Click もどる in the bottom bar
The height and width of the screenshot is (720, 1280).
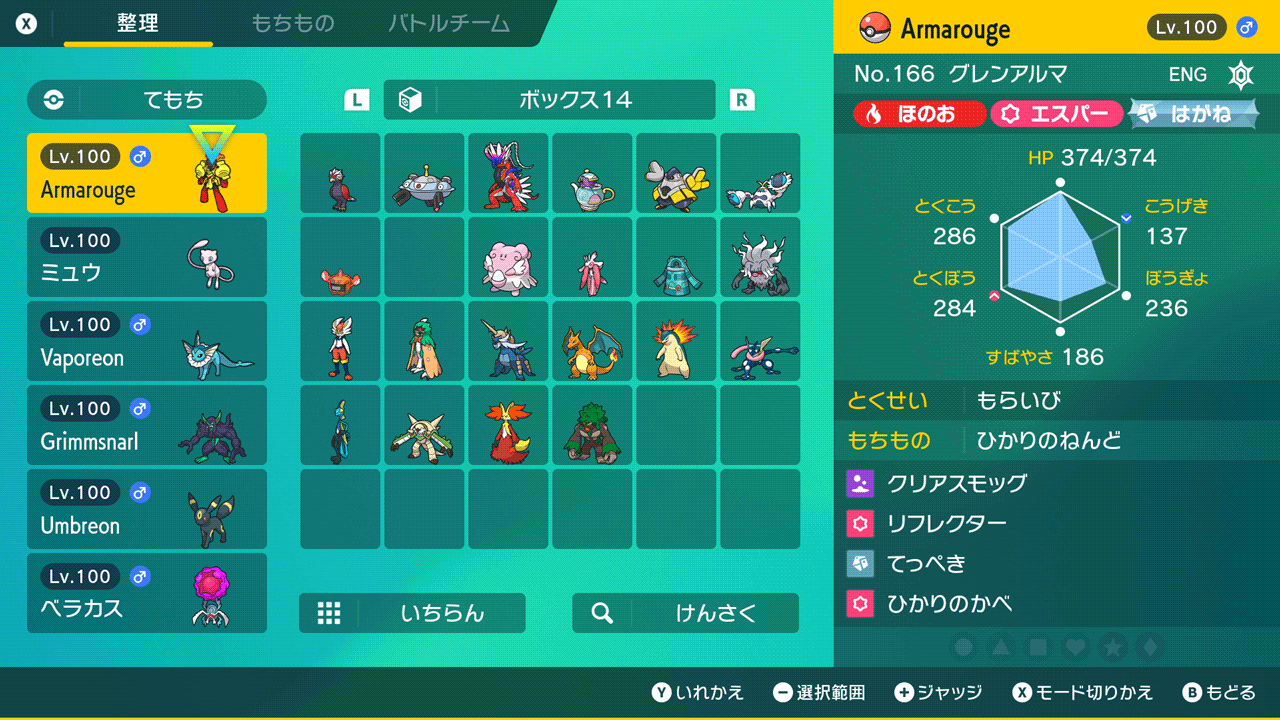pyautogui.click(x=1227, y=692)
